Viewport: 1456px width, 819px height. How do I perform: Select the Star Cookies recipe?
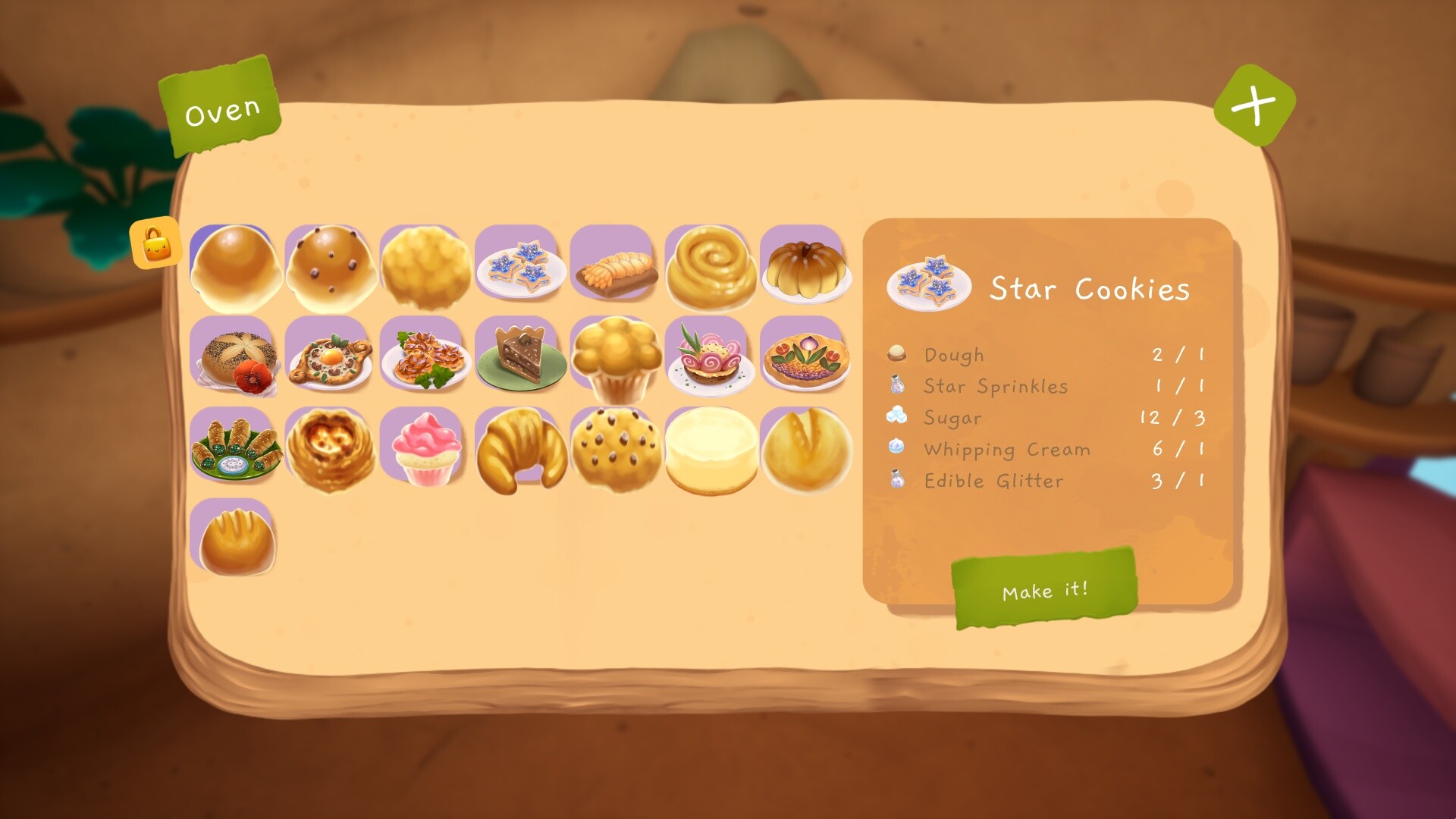pyautogui.click(x=520, y=267)
